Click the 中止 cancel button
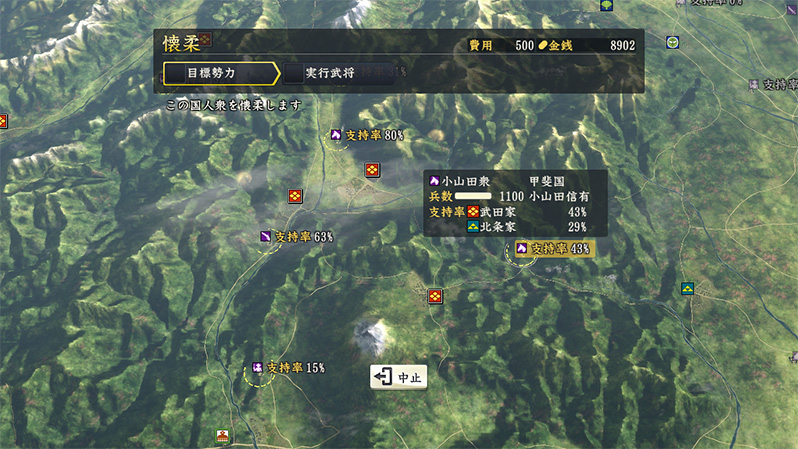The width and height of the screenshot is (798, 449). click(x=400, y=377)
